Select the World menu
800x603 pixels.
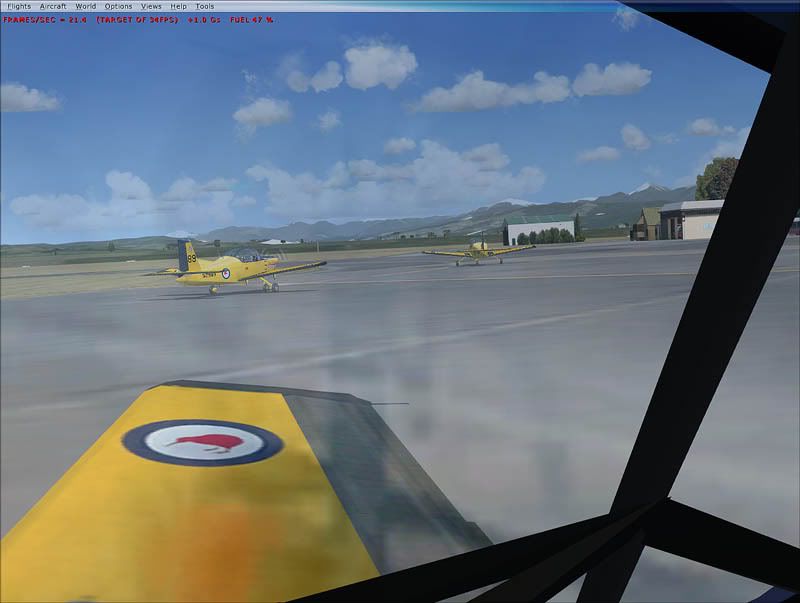pos(86,6)
